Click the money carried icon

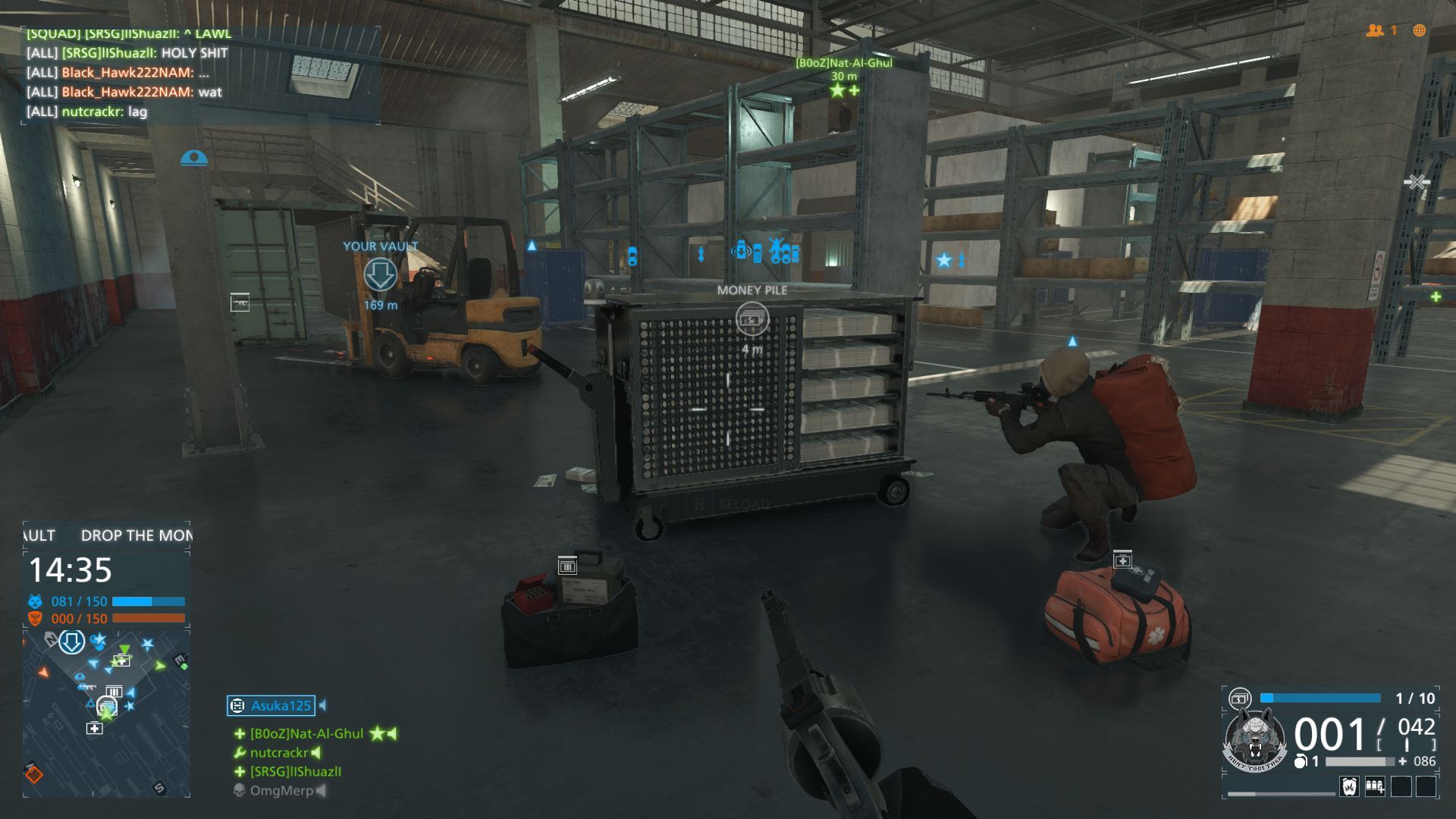[1240, 698]
